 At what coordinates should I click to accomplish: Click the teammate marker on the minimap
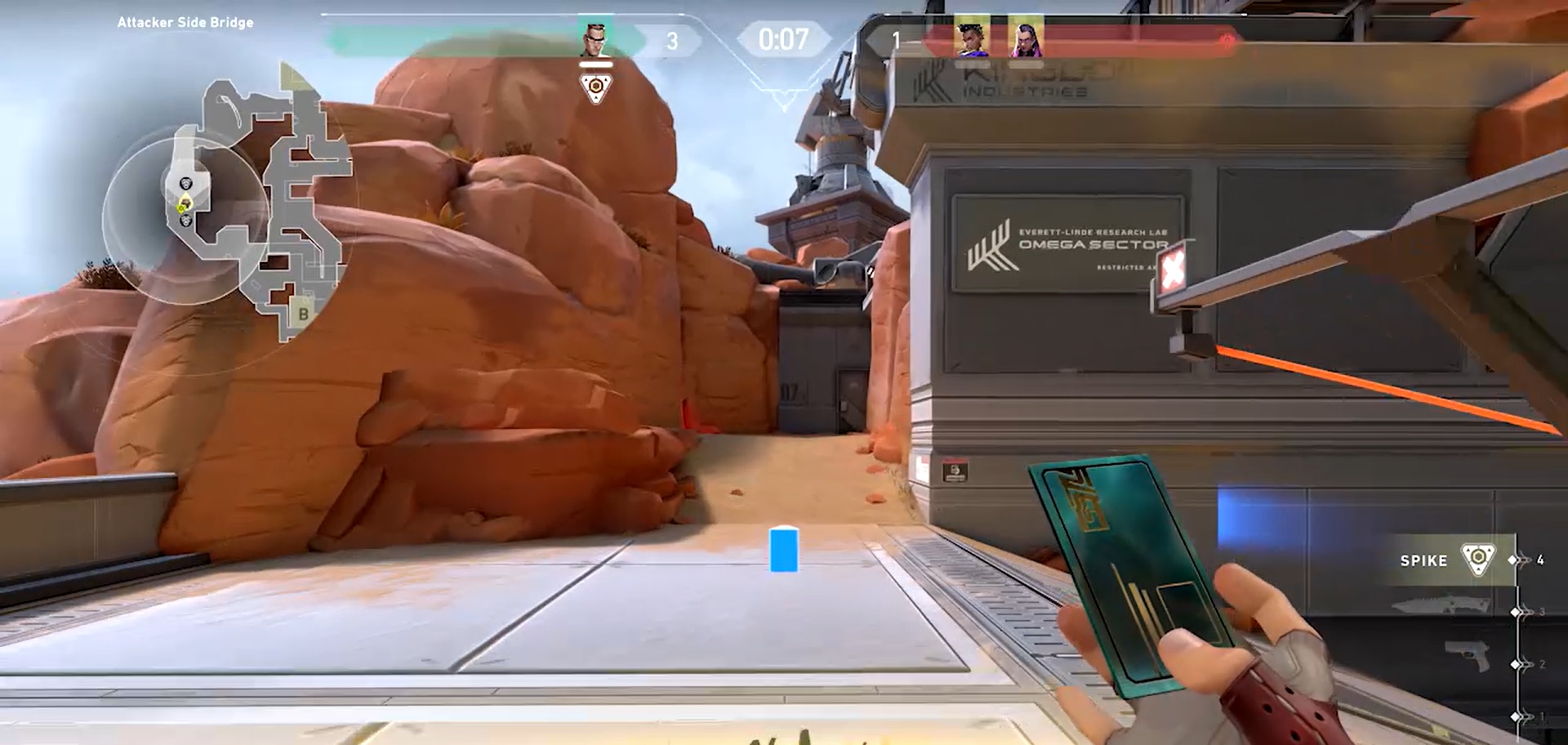click(185, 183)
